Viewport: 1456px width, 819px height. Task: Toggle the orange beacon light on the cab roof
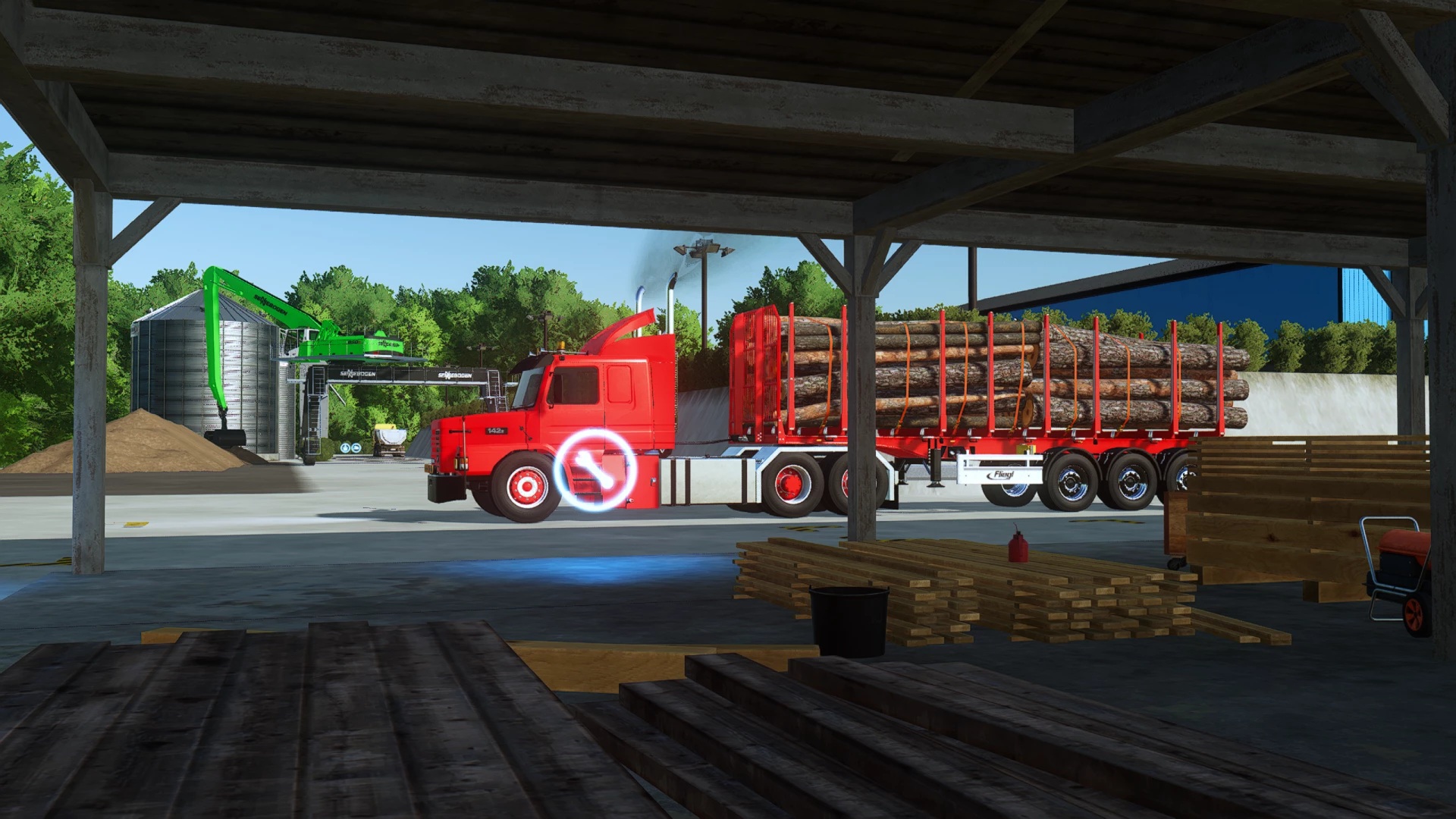pyautogui.click(x=561, y=346)
